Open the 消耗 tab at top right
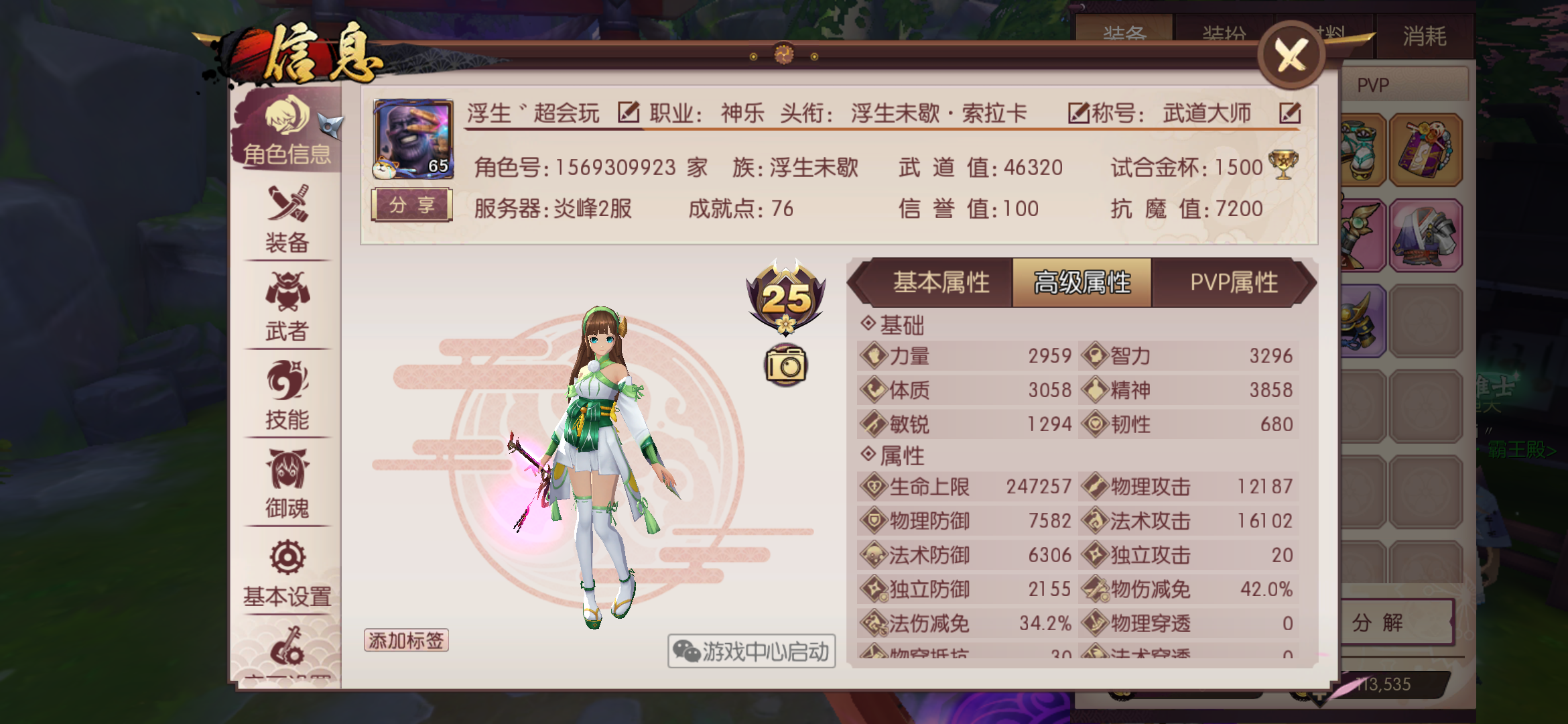This screenshot has width=1568, height=724. [x=1424, y=37]
